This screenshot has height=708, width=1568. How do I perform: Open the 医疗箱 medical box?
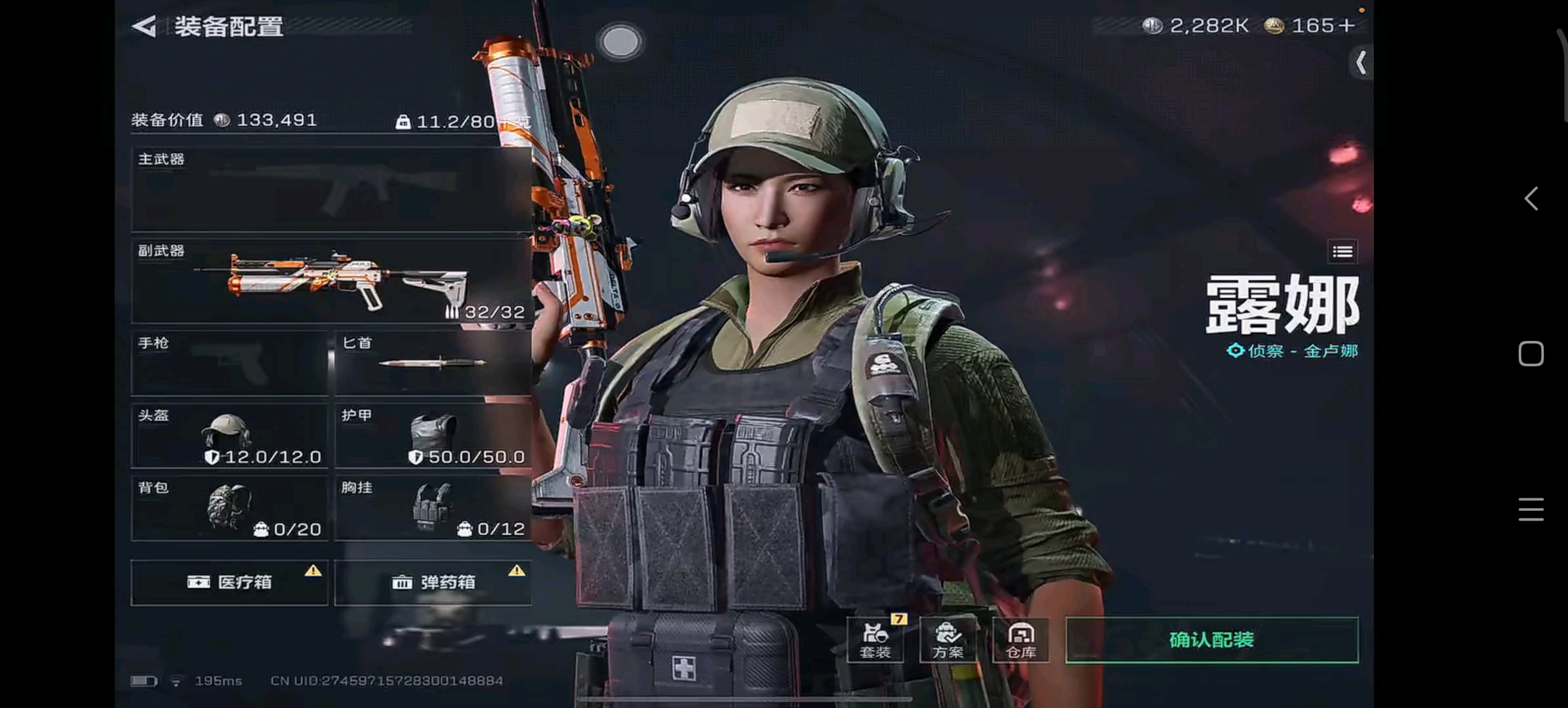(x=230, y=582)
